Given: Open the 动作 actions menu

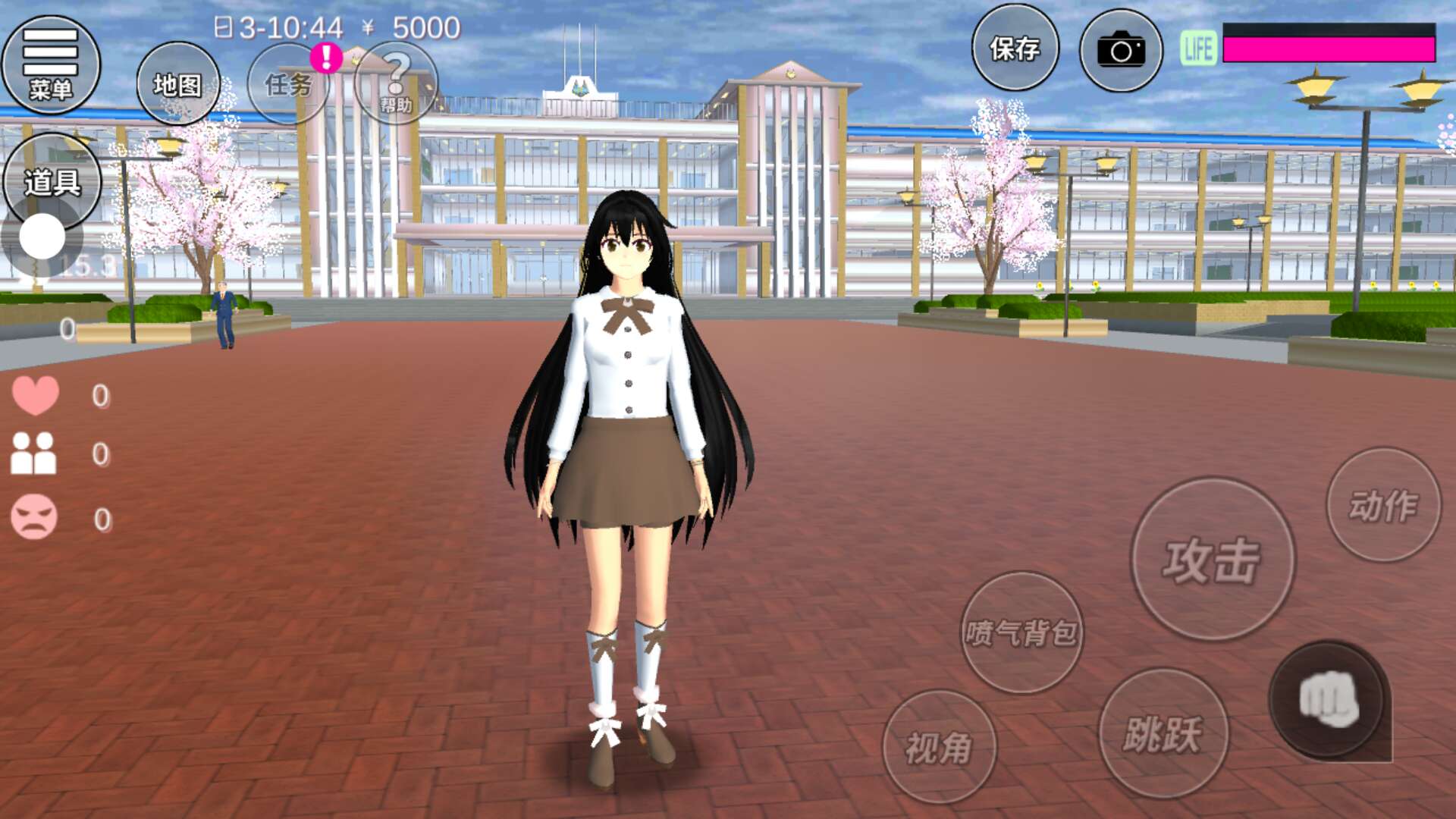Looking at the screenshot, I should point(1383,505).
